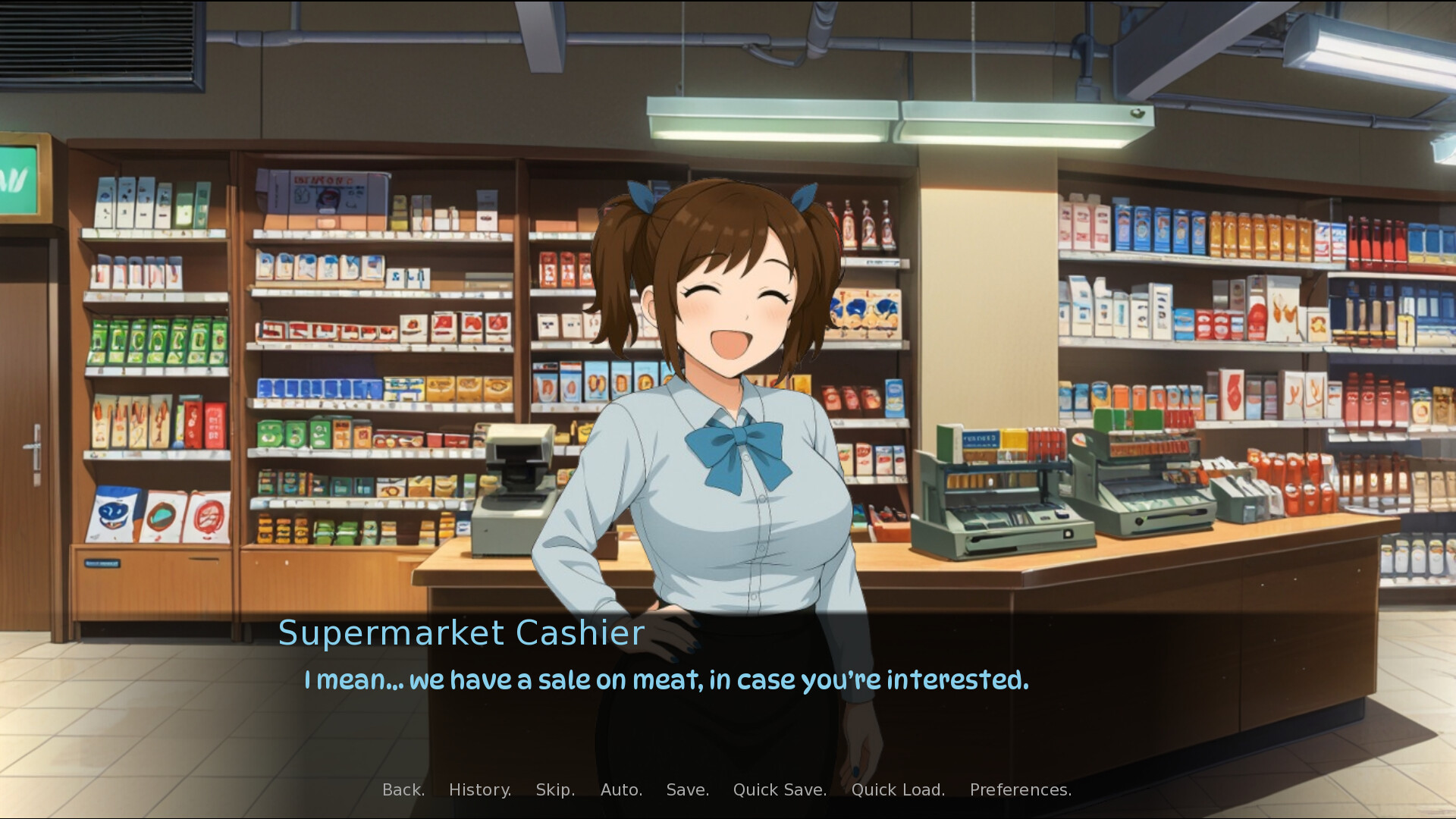1456x819 pixels.
Task: Select the Supermarket Cashier name label
Action: pyautogui.click(x=461, y=632)
